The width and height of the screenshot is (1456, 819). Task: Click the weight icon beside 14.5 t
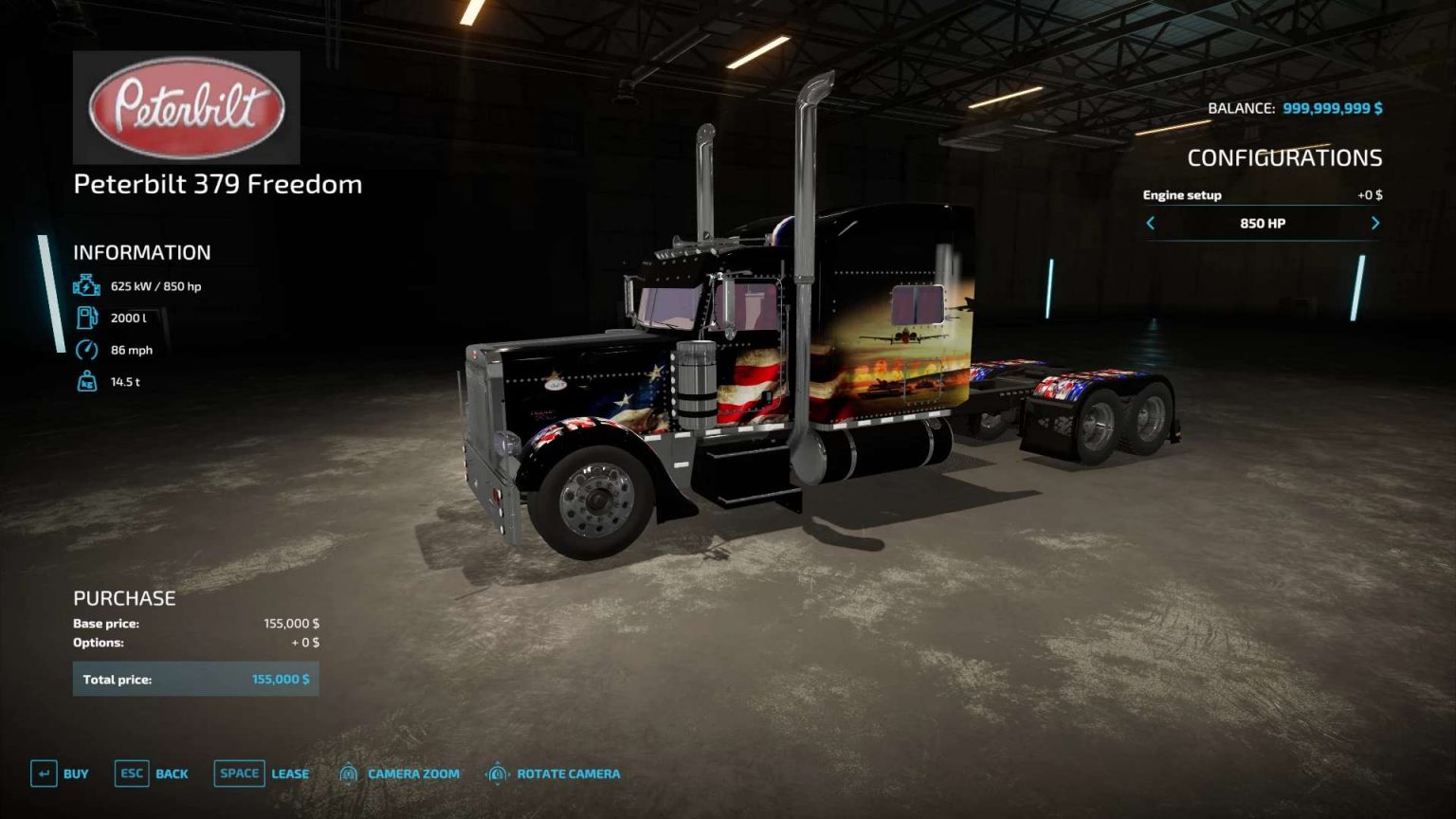click(x=87, y=382)
